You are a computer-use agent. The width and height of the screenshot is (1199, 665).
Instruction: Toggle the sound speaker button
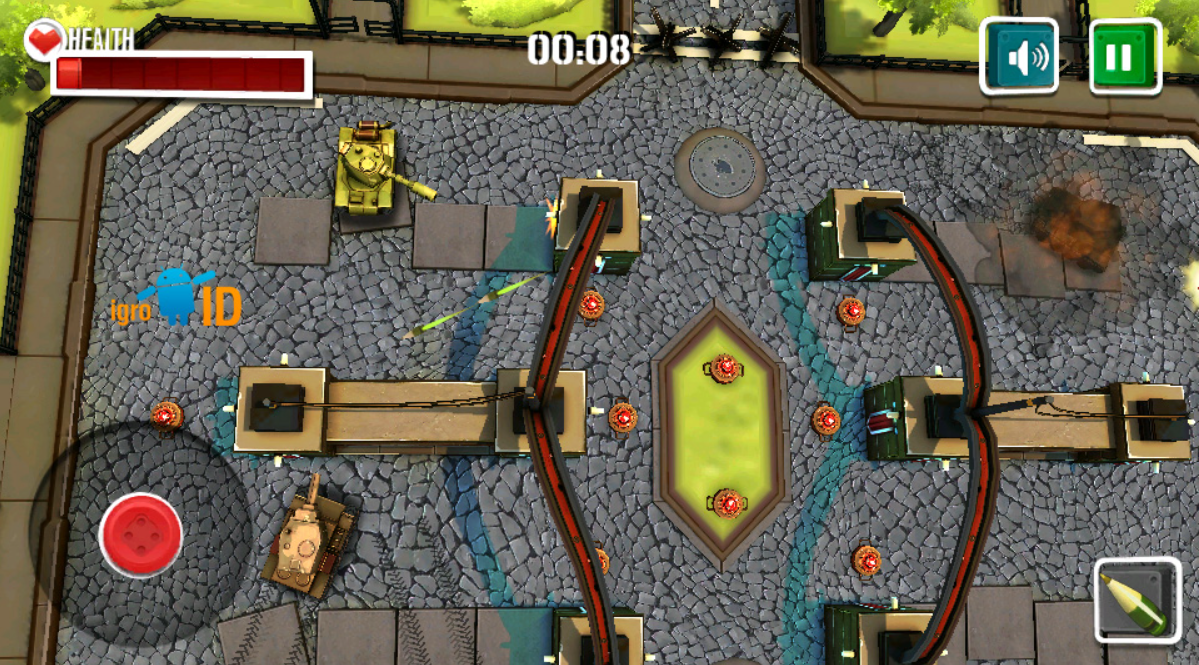click(x=1019, y=57)
